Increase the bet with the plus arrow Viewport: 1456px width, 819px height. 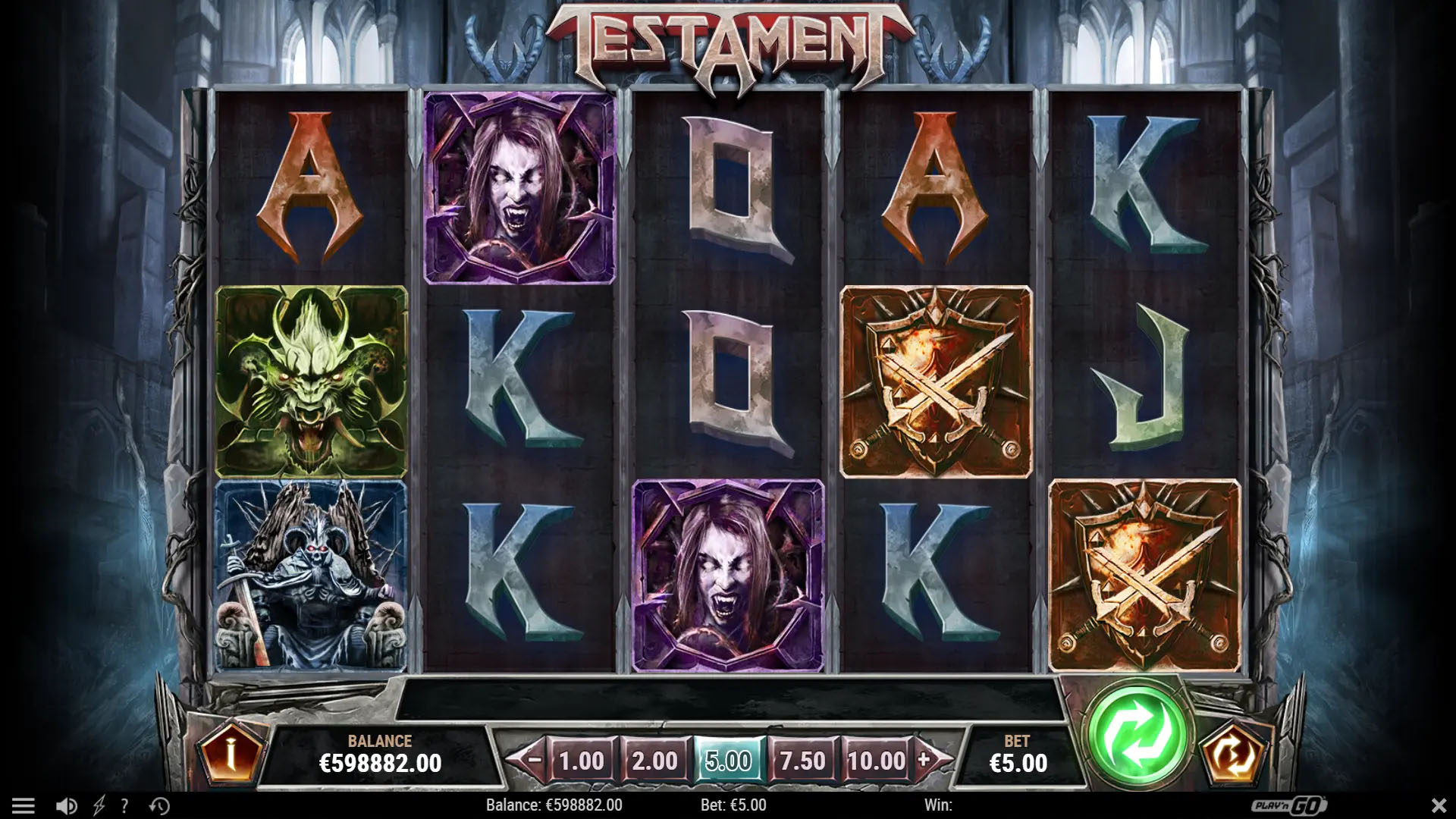(924, 759)
